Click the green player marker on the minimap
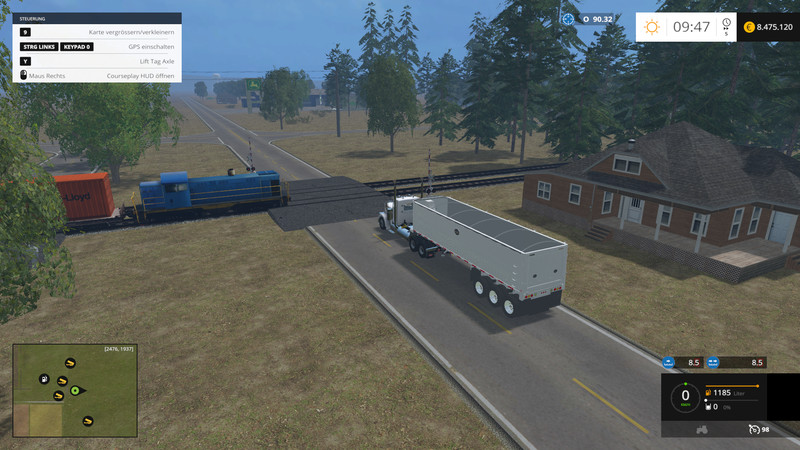 [x=75, y=390]
